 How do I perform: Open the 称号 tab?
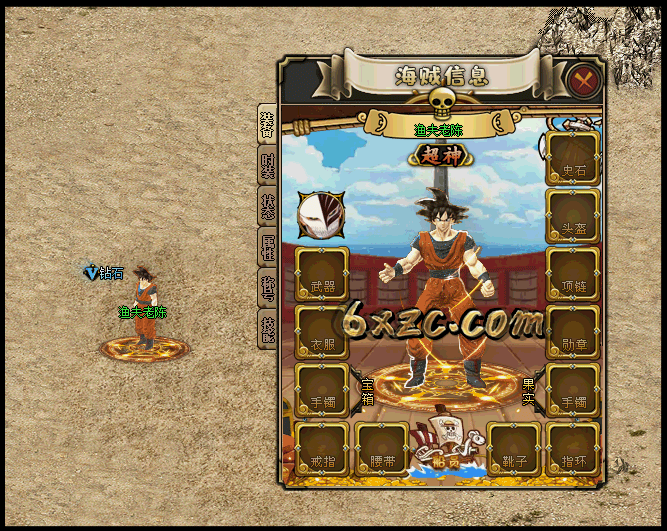click(267, 290)
